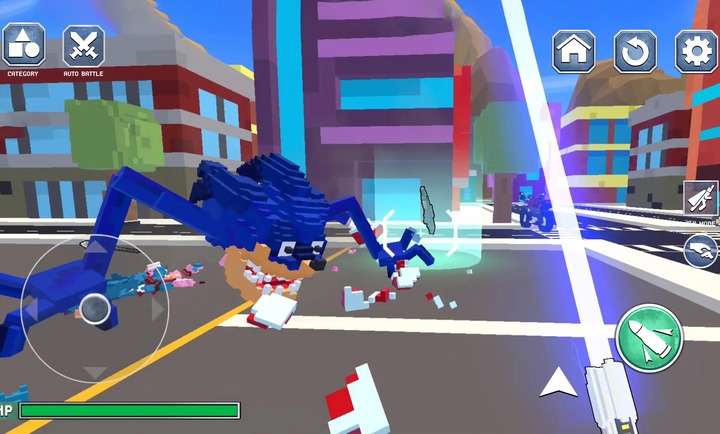Restart the battle with the circular arrow
This screenshot has width=720, height=434.
[635, 51]
